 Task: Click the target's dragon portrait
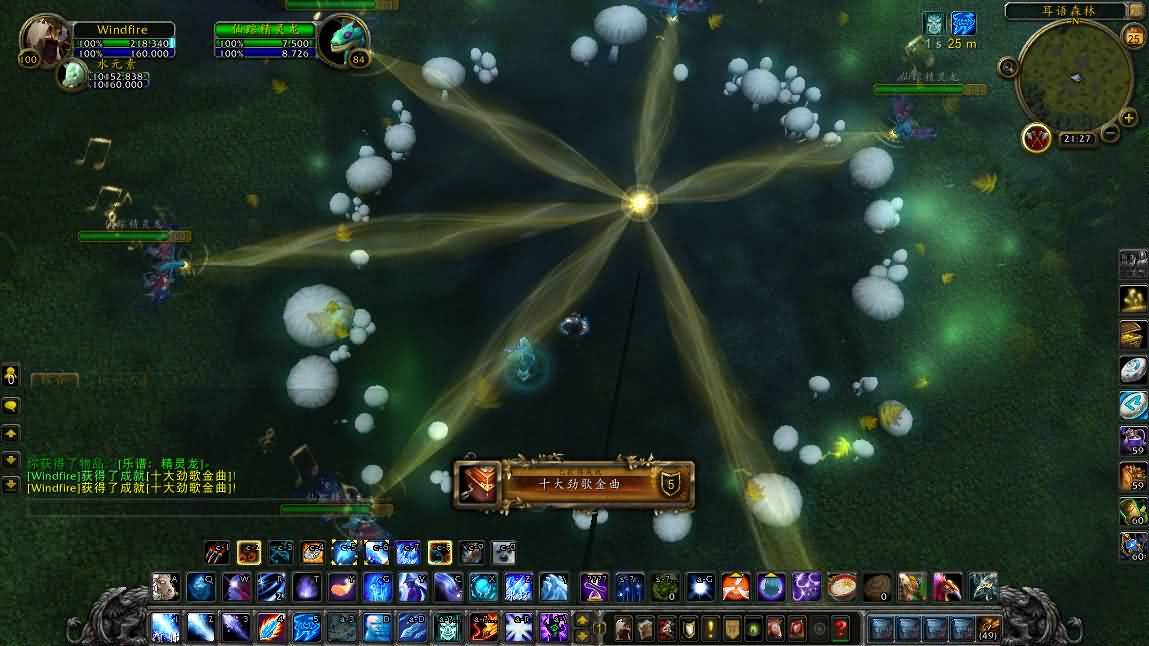click(x=343, y=41)
